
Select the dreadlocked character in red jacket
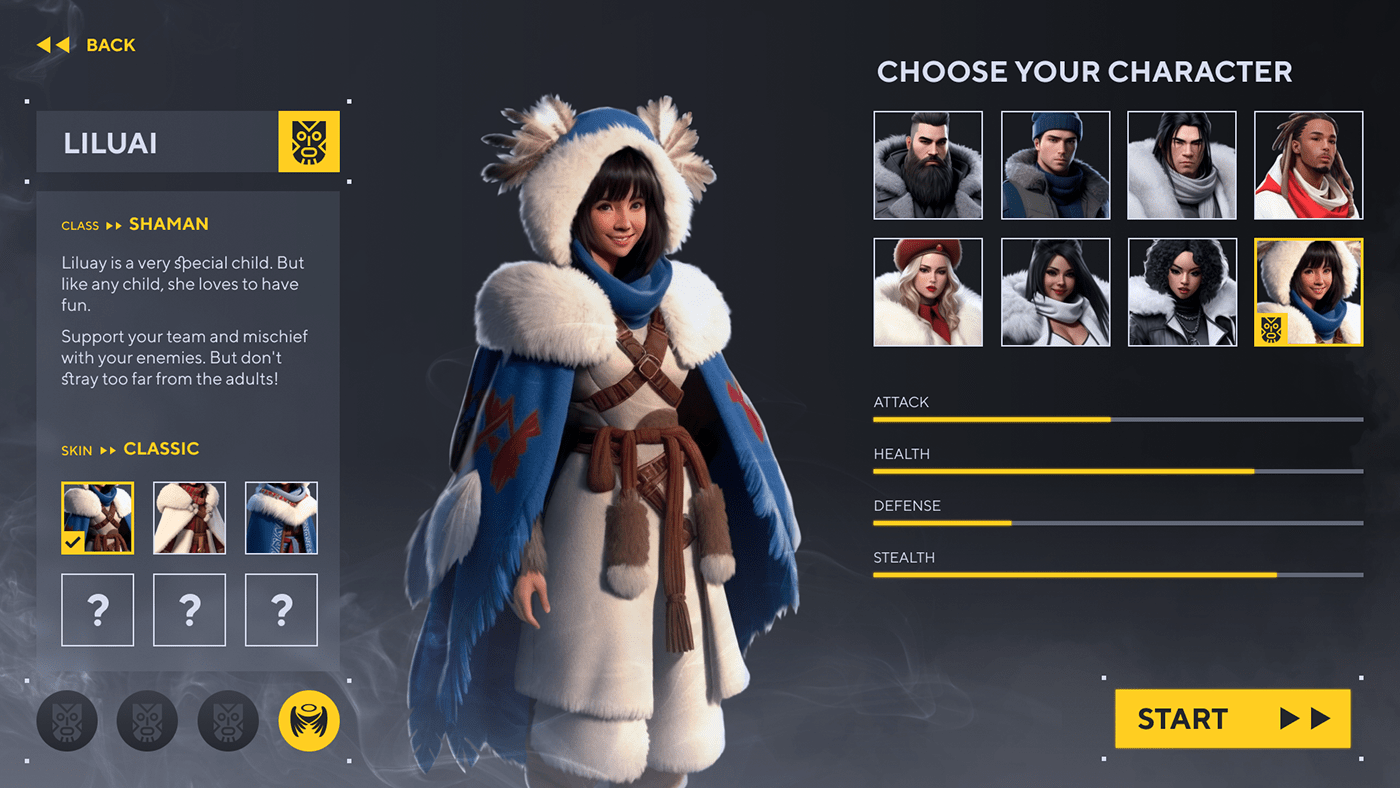tap(1308, 165)
